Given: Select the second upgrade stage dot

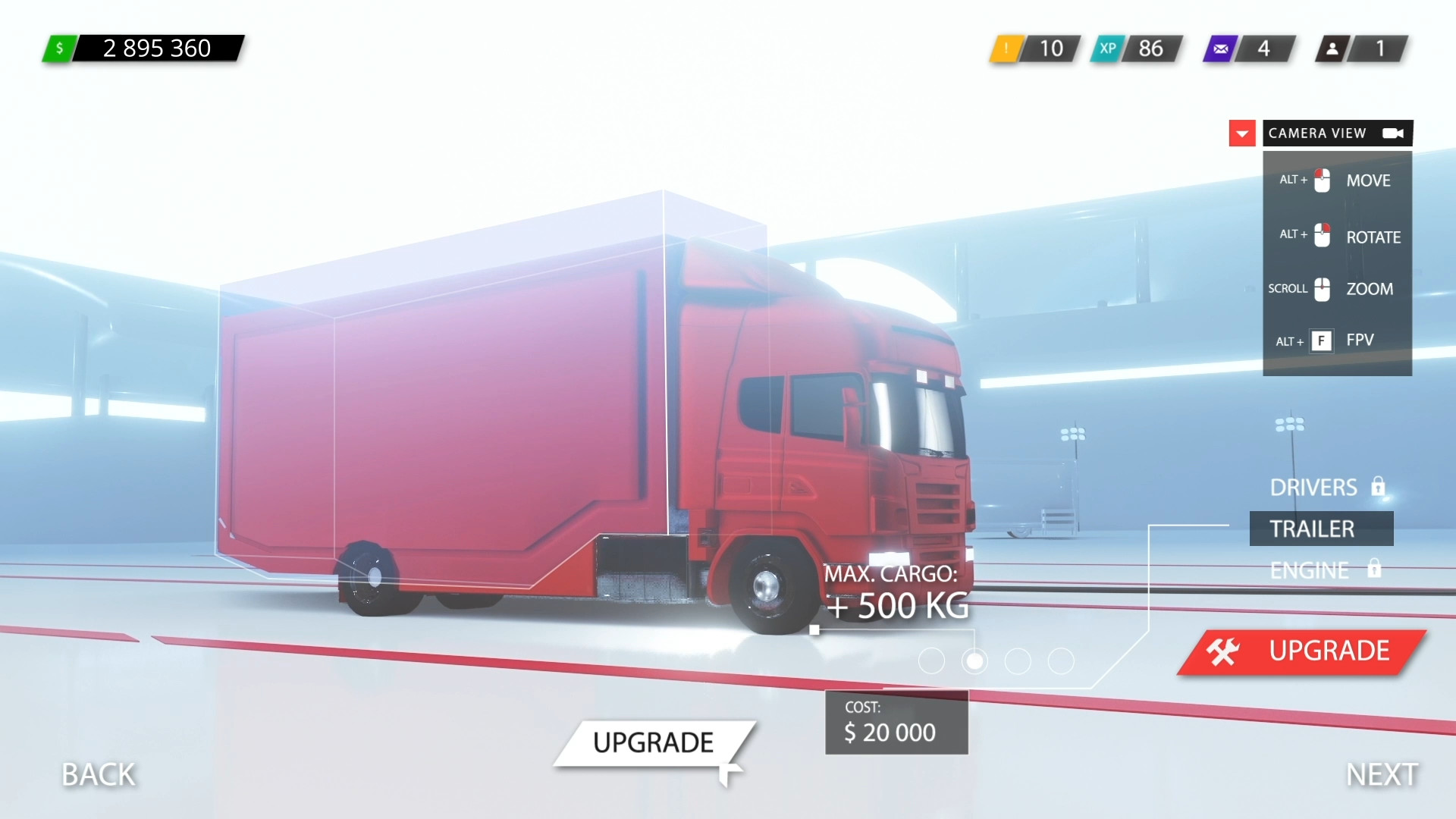Looking at the screenshot, I should [974, 661].
